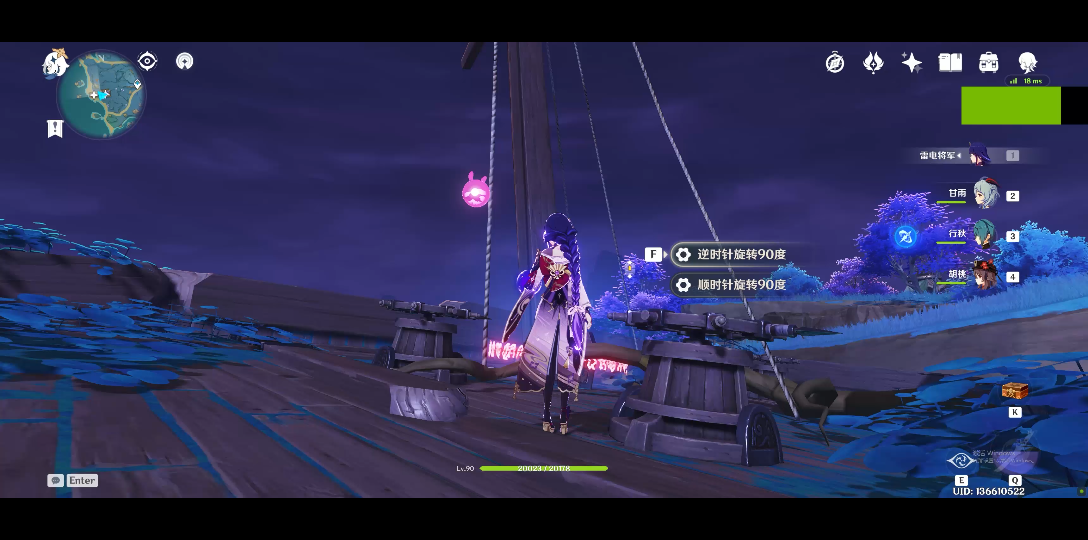
Task: Activate the elemental skill eye icon
Action: pyautogui.click(x=961, y=461)
